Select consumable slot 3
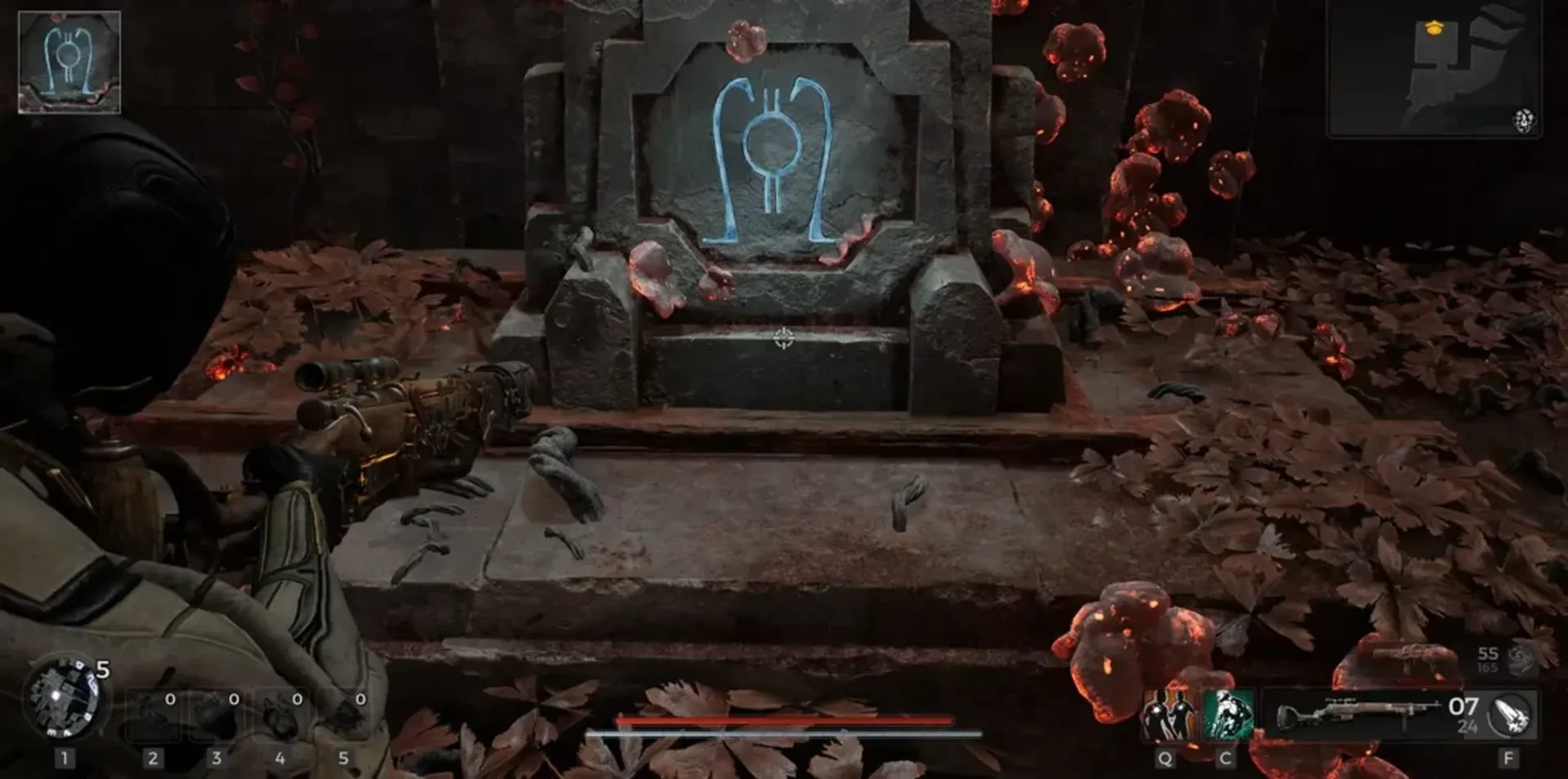 coord(215,713)
